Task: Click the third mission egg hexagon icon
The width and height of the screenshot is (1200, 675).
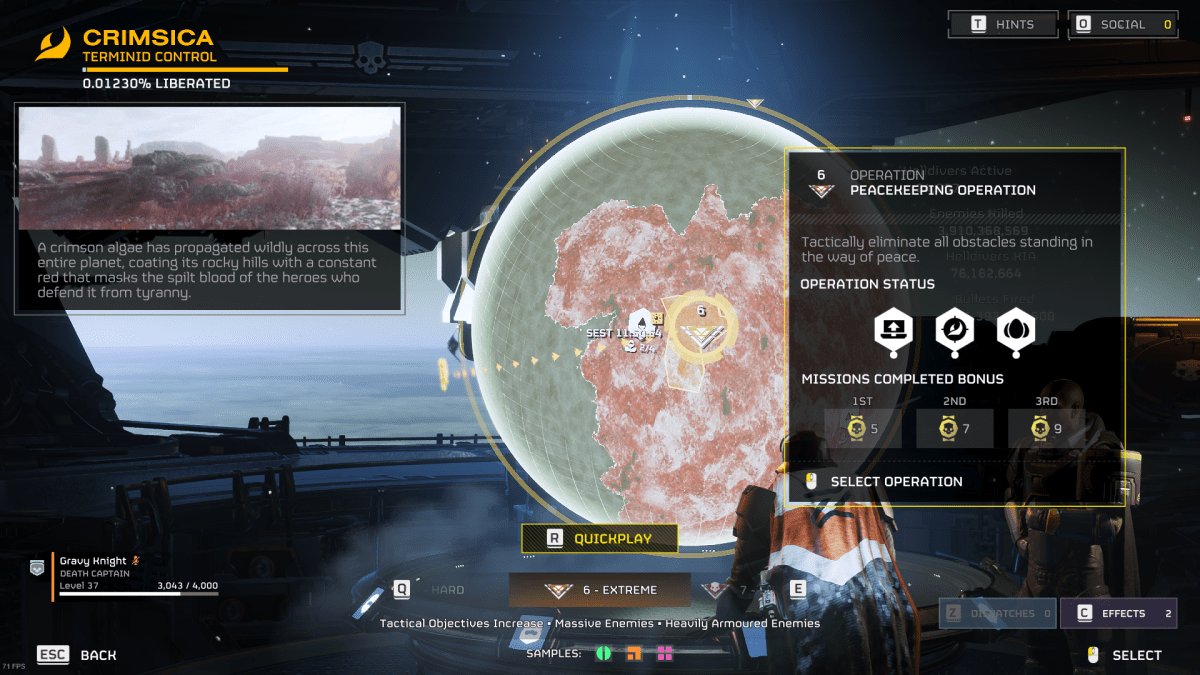Action: [1015, 330]
